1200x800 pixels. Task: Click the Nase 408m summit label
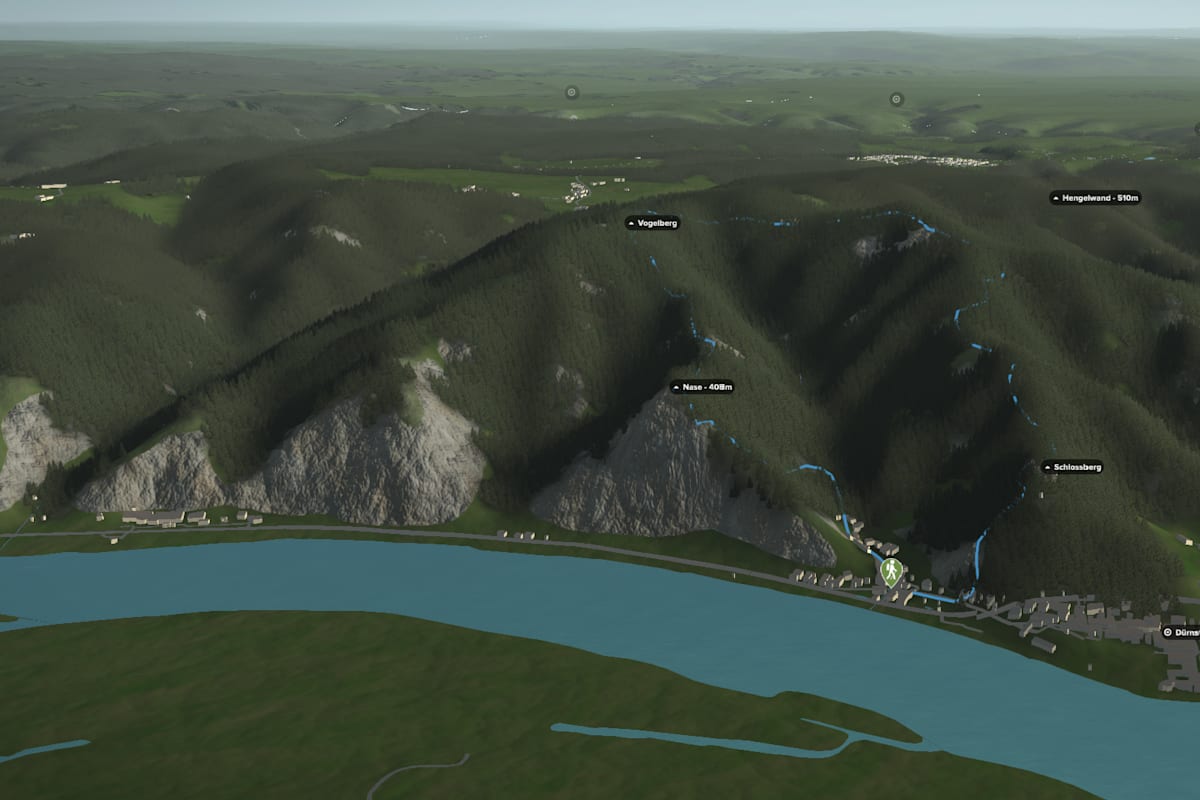(x=702, y=387)
